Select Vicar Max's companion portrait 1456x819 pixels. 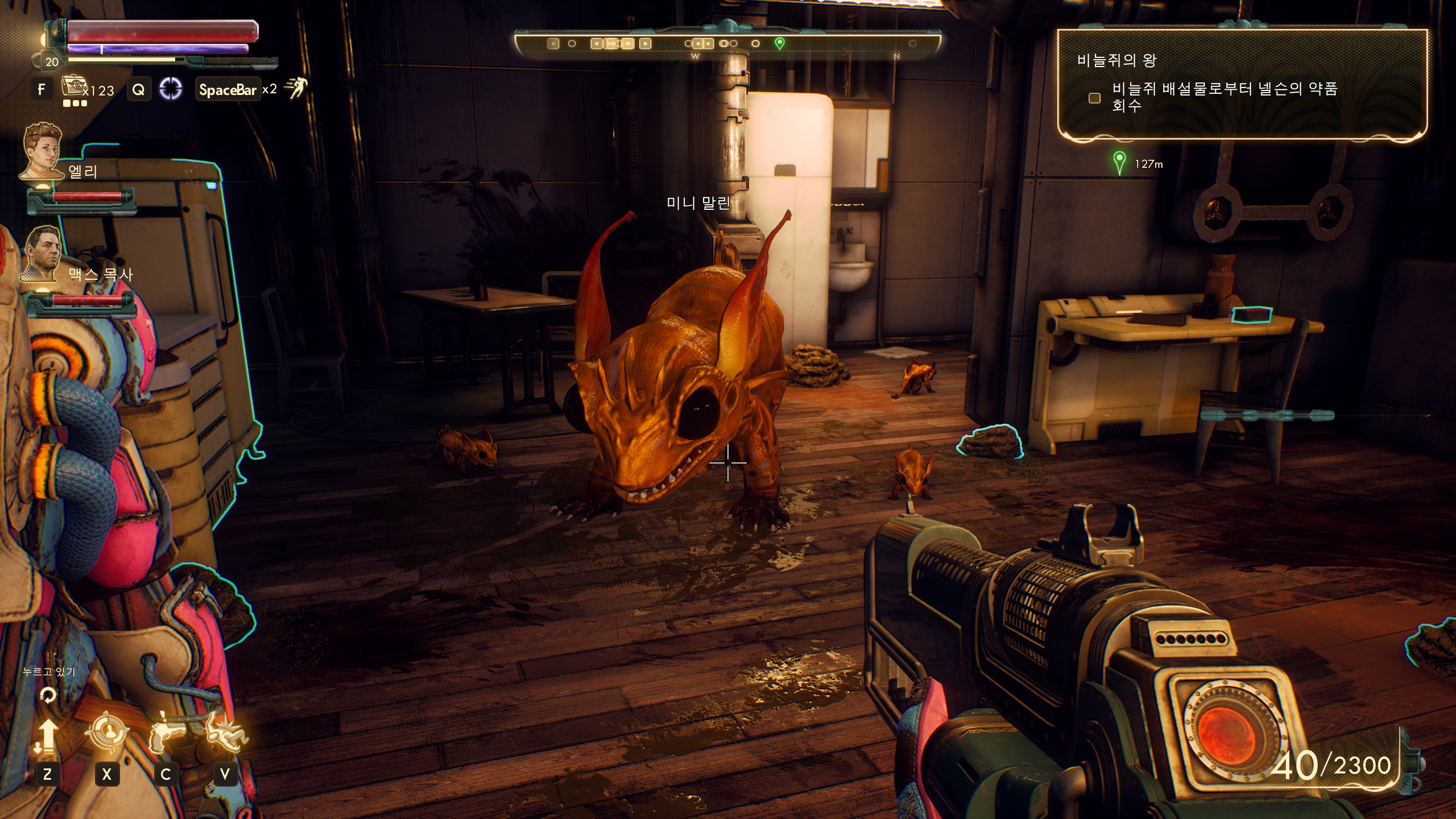point(42,253)
